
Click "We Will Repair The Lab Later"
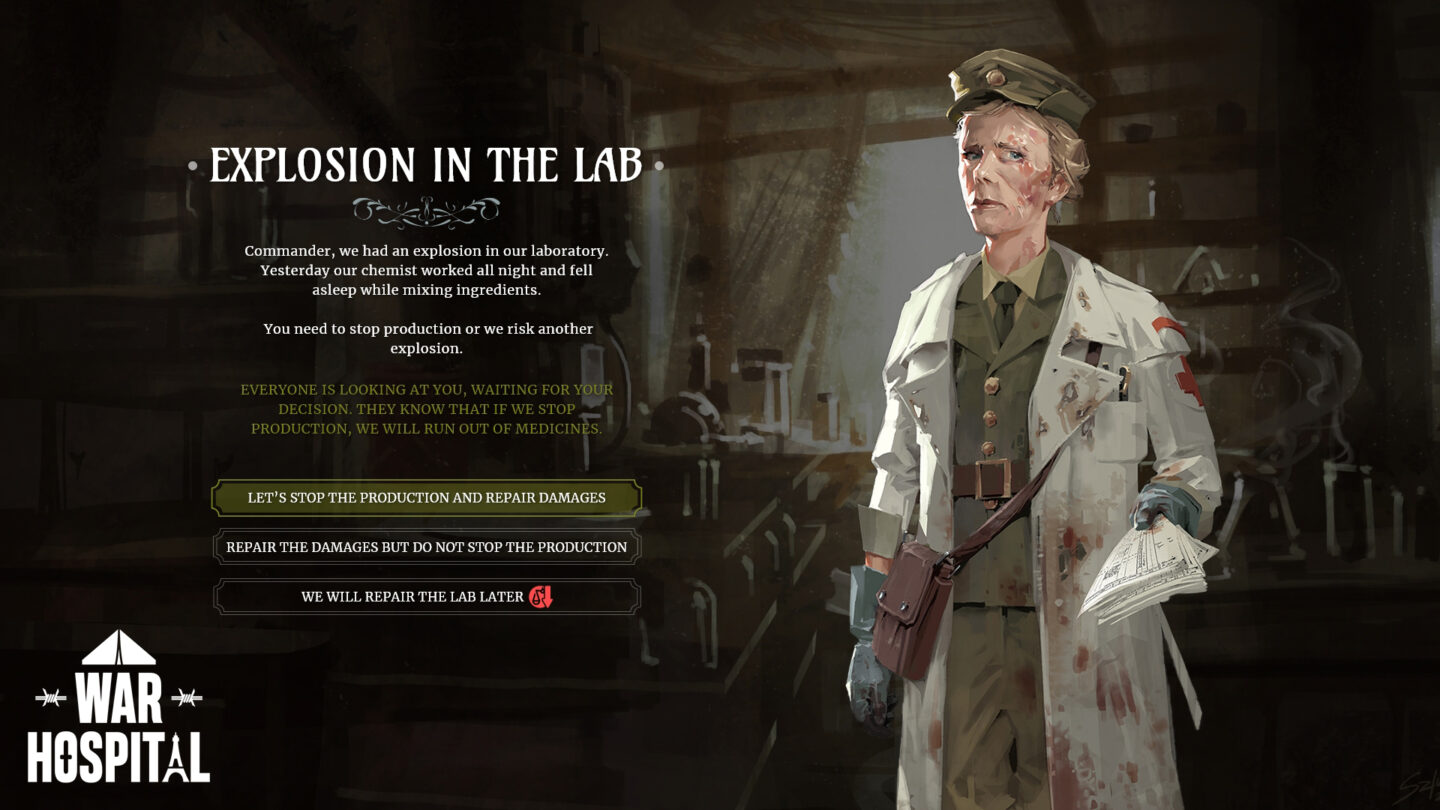pyautogui.click(x=426, y=596)
